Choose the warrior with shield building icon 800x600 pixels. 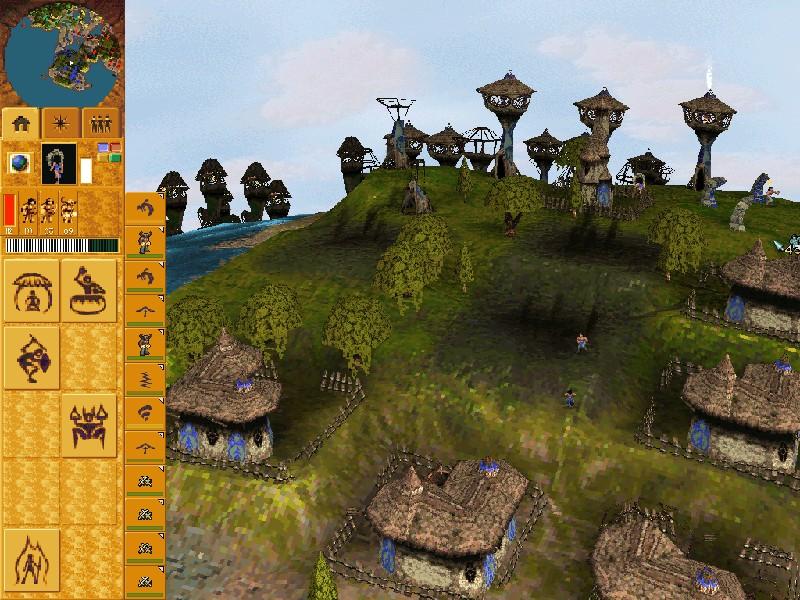(31, 357)
